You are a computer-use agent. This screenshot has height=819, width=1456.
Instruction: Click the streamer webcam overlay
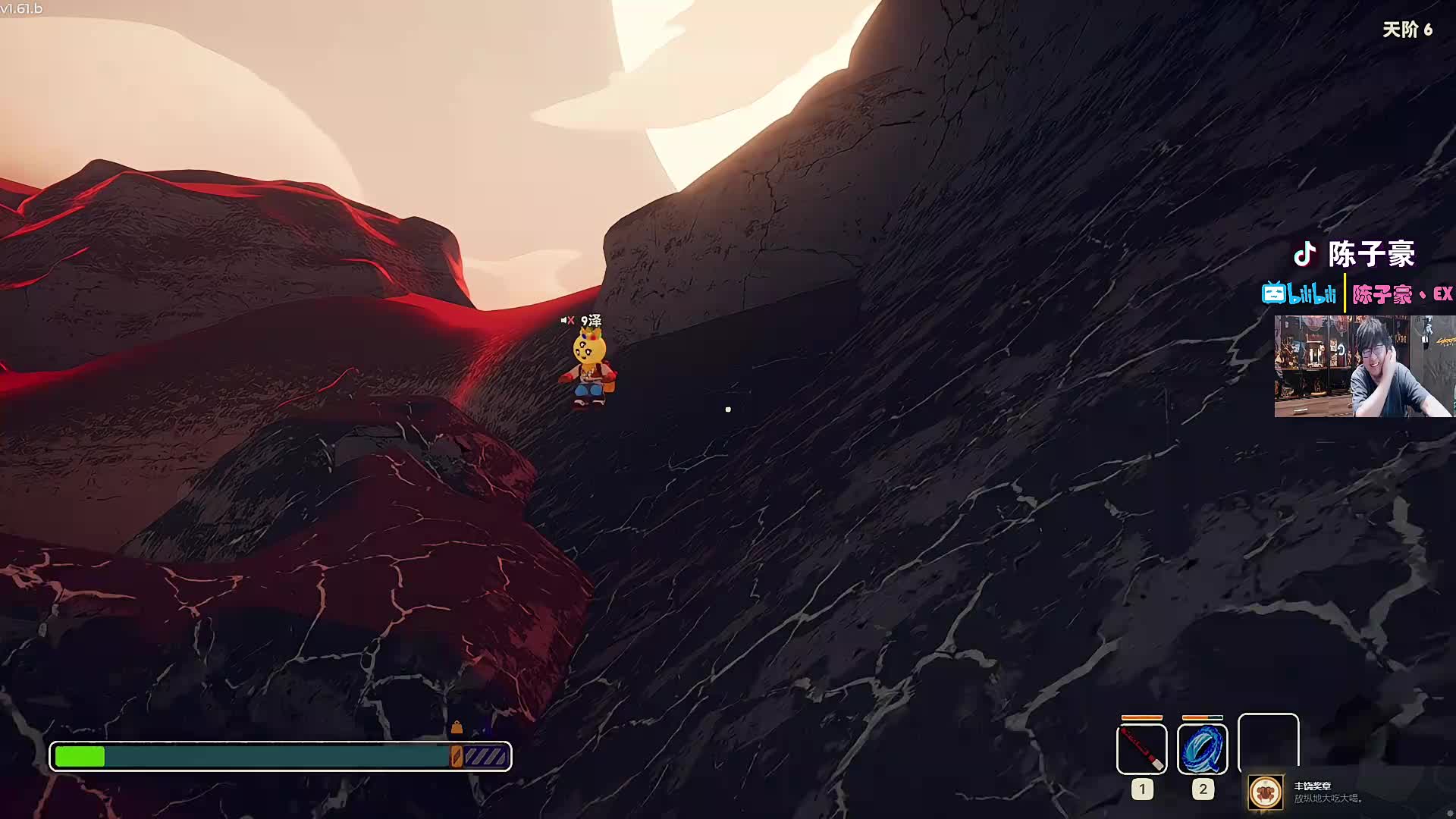[x=1363, y=366]
